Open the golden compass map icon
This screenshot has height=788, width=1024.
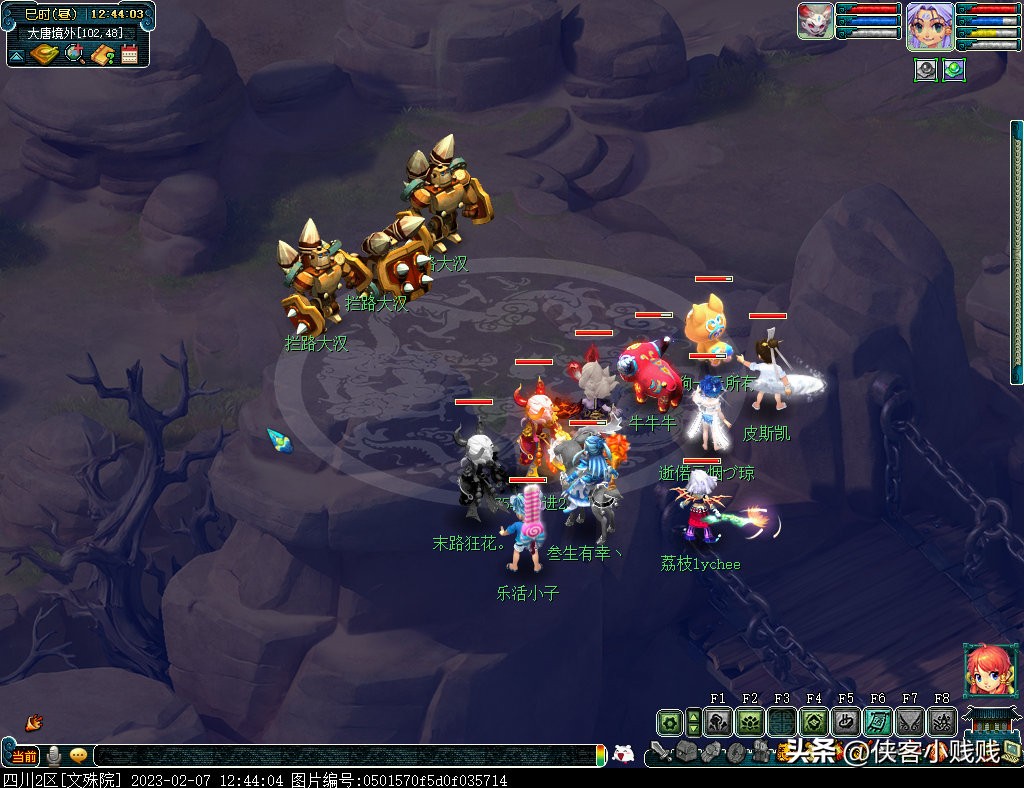(x=44, y=54)
